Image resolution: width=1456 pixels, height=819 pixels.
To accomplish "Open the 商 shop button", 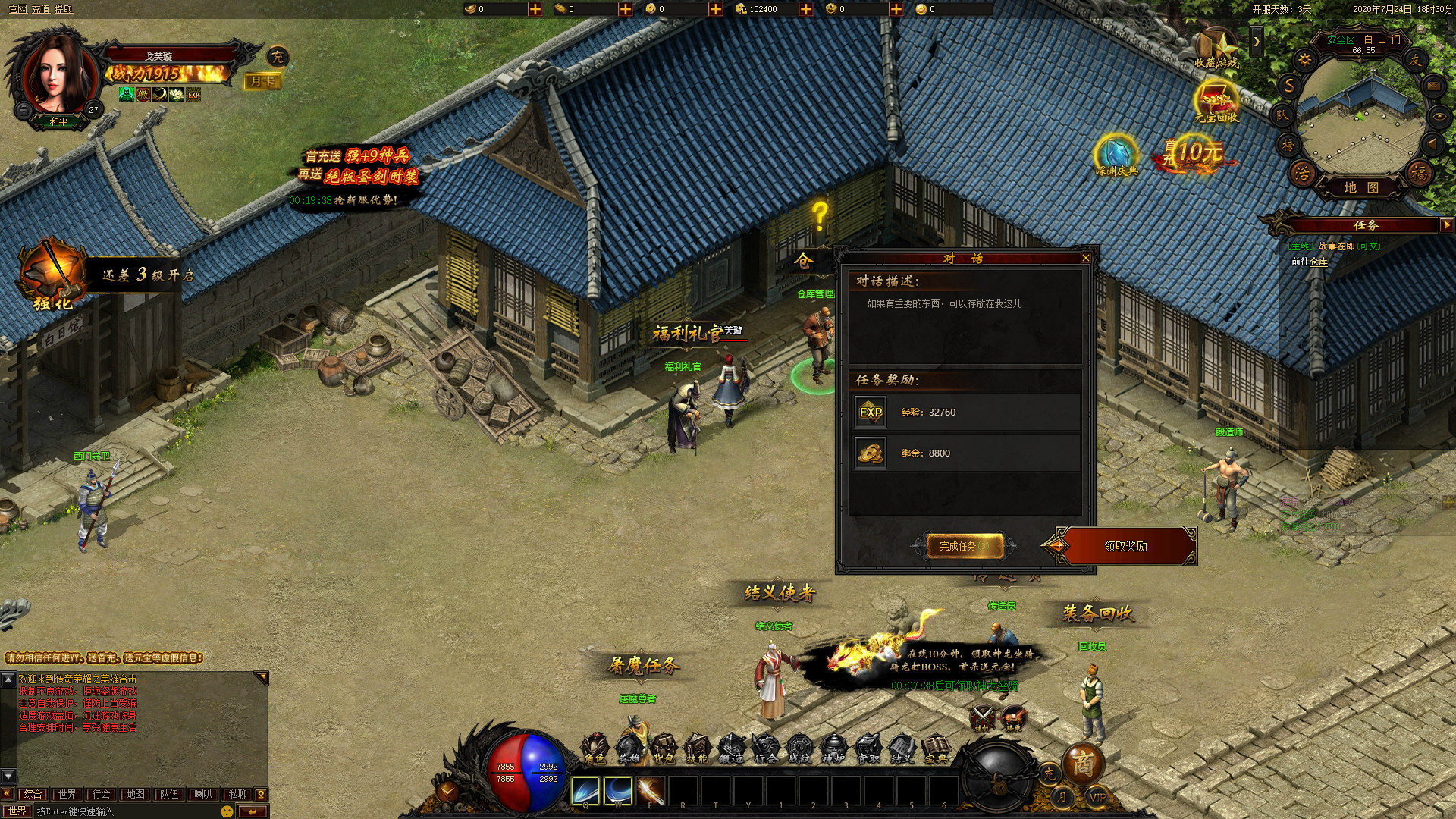I will point(1082,764).
